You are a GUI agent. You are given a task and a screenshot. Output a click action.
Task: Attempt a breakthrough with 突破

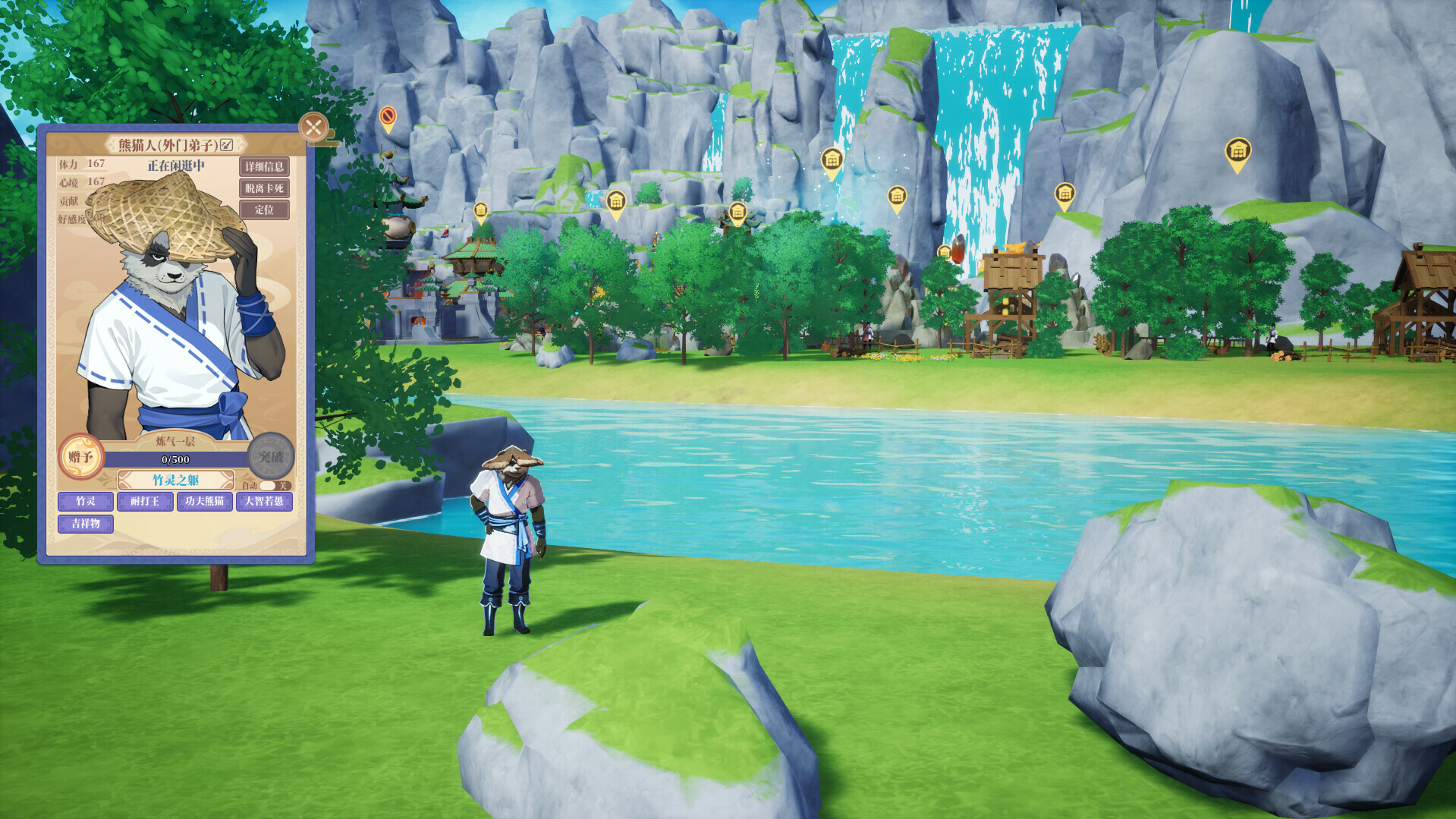[x=271, y=456]
